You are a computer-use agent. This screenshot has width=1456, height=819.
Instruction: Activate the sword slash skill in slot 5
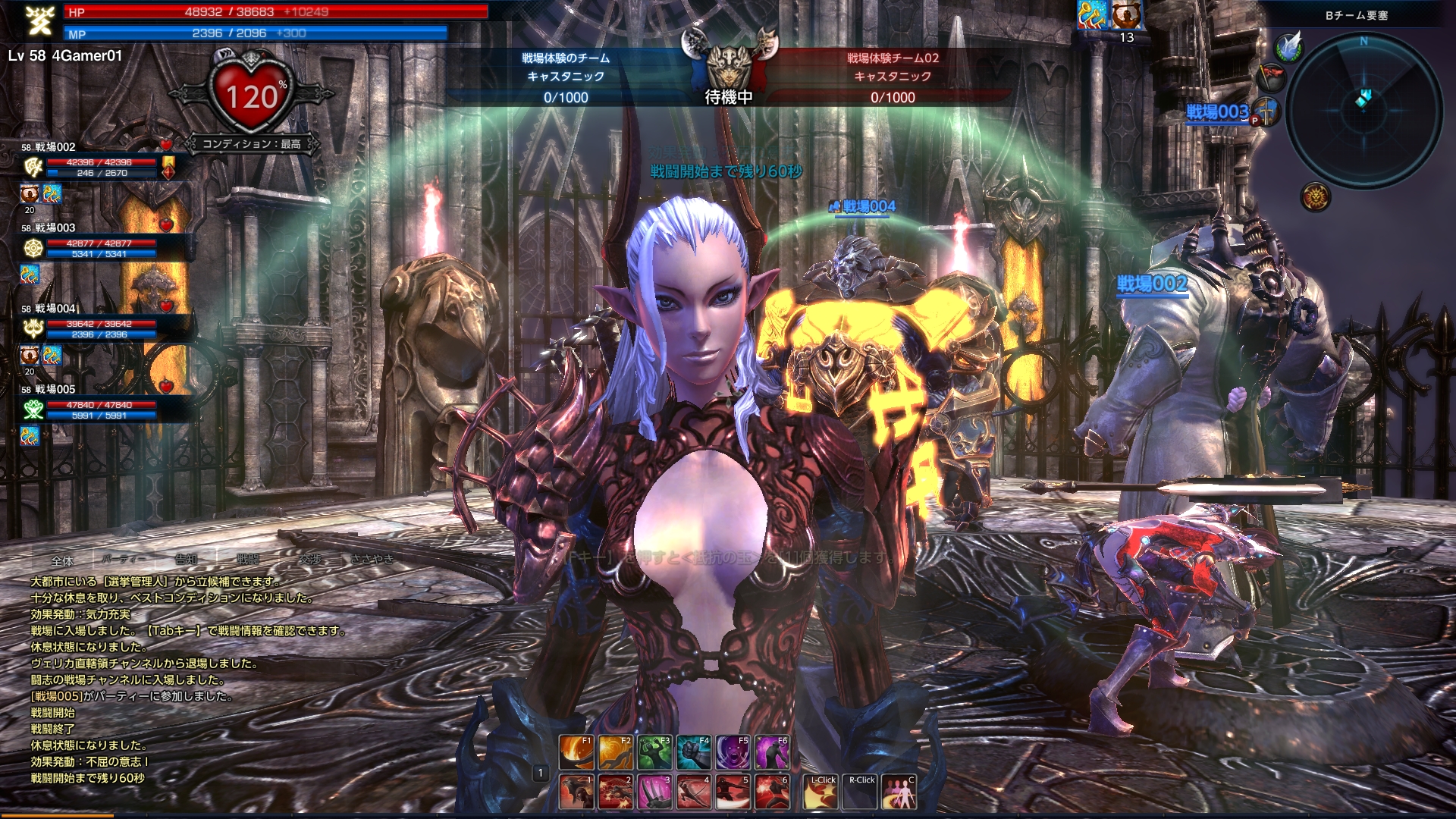coord(733,792)
